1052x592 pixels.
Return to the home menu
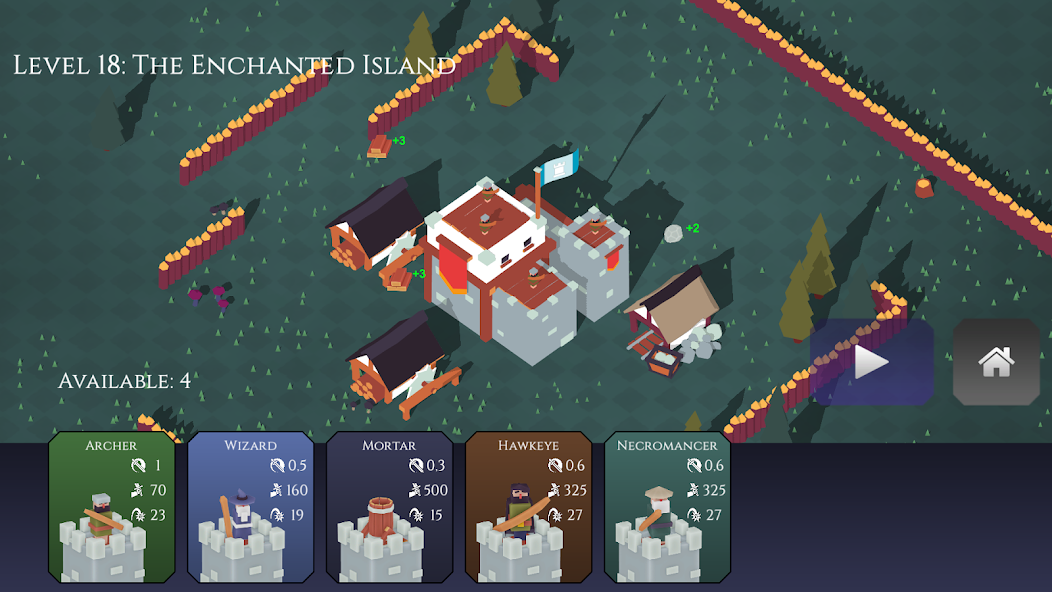[996, 362]
